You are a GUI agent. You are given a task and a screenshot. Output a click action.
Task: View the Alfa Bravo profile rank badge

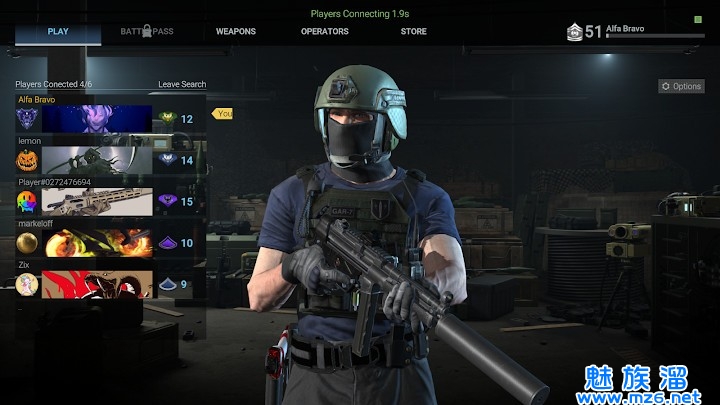point(574,32)
